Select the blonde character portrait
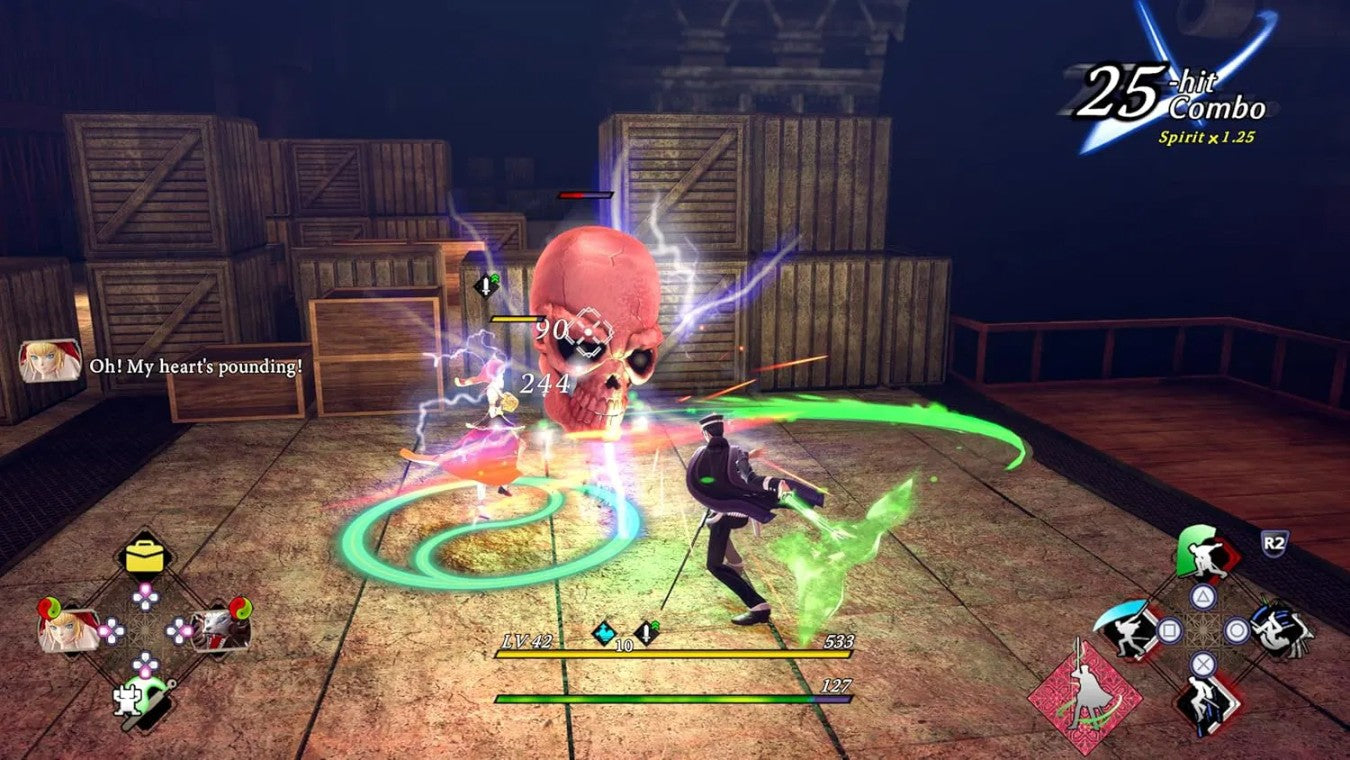 (68, 632)
